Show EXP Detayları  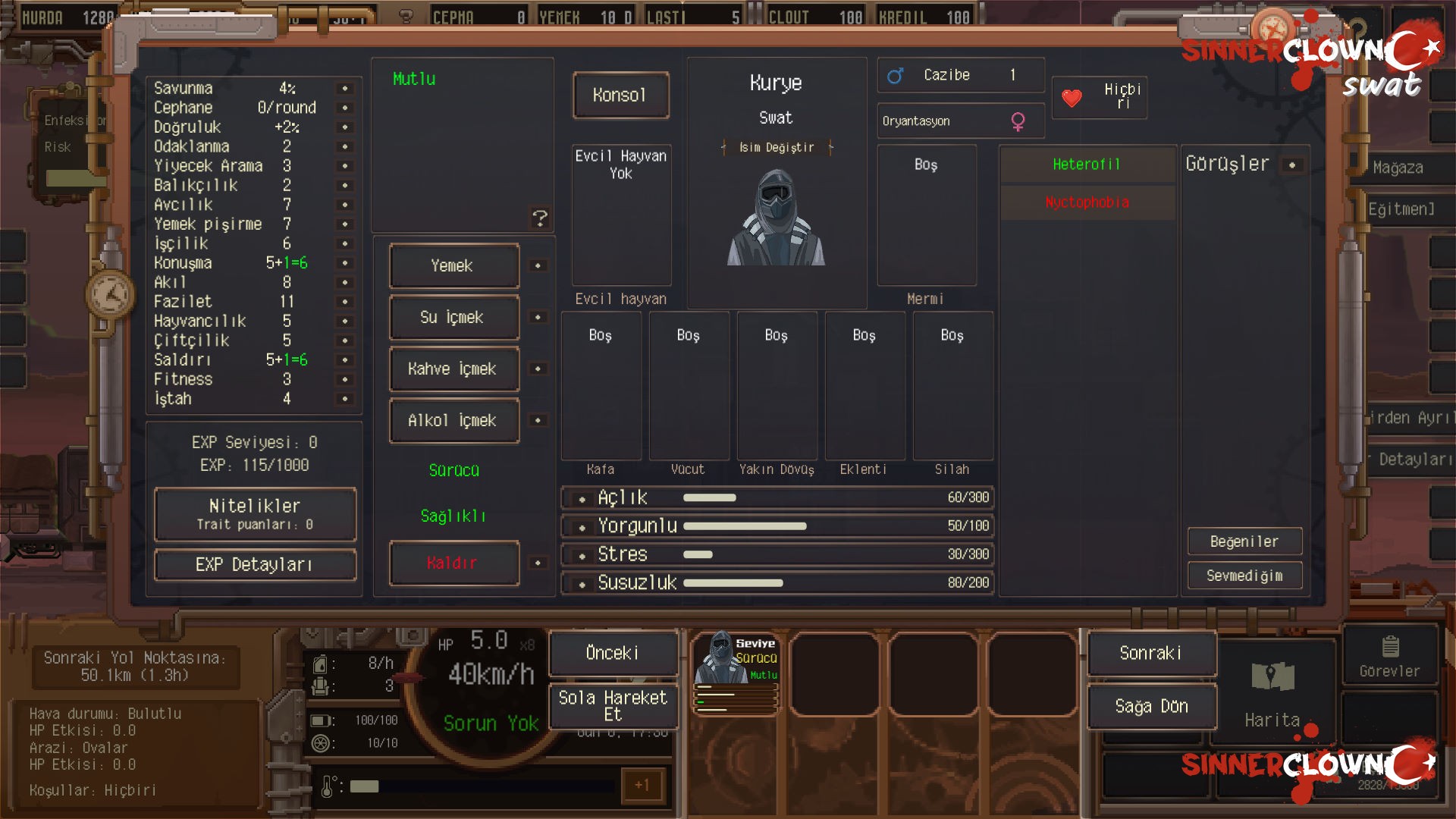[255, 565]
